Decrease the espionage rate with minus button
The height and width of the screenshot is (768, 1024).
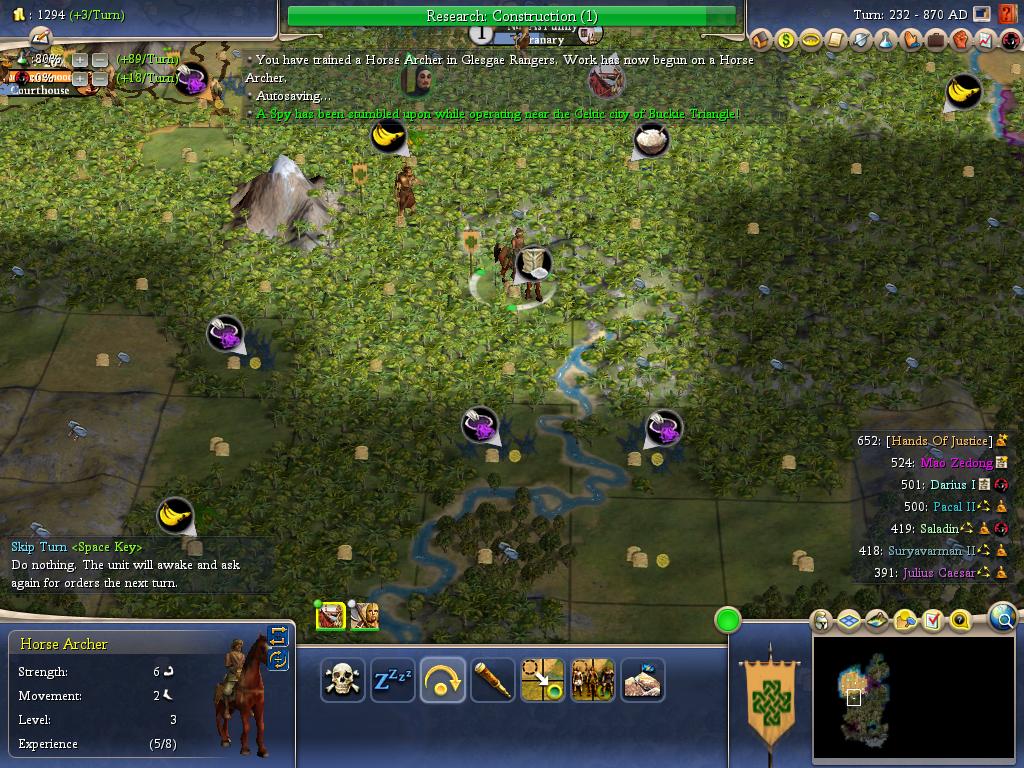(x=100, y=78)
